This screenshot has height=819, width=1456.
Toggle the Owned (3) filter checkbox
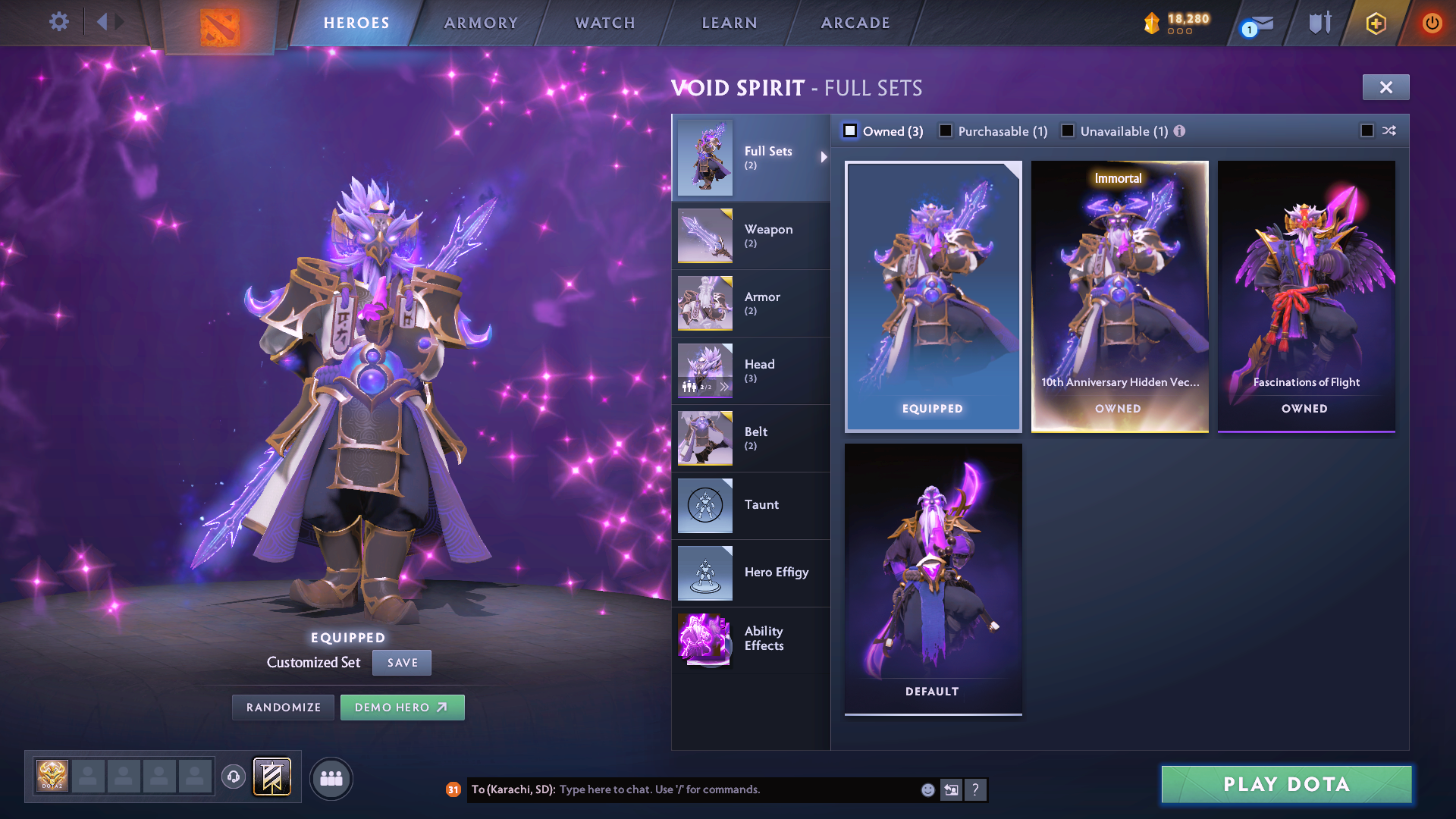[x=850, y=130]
